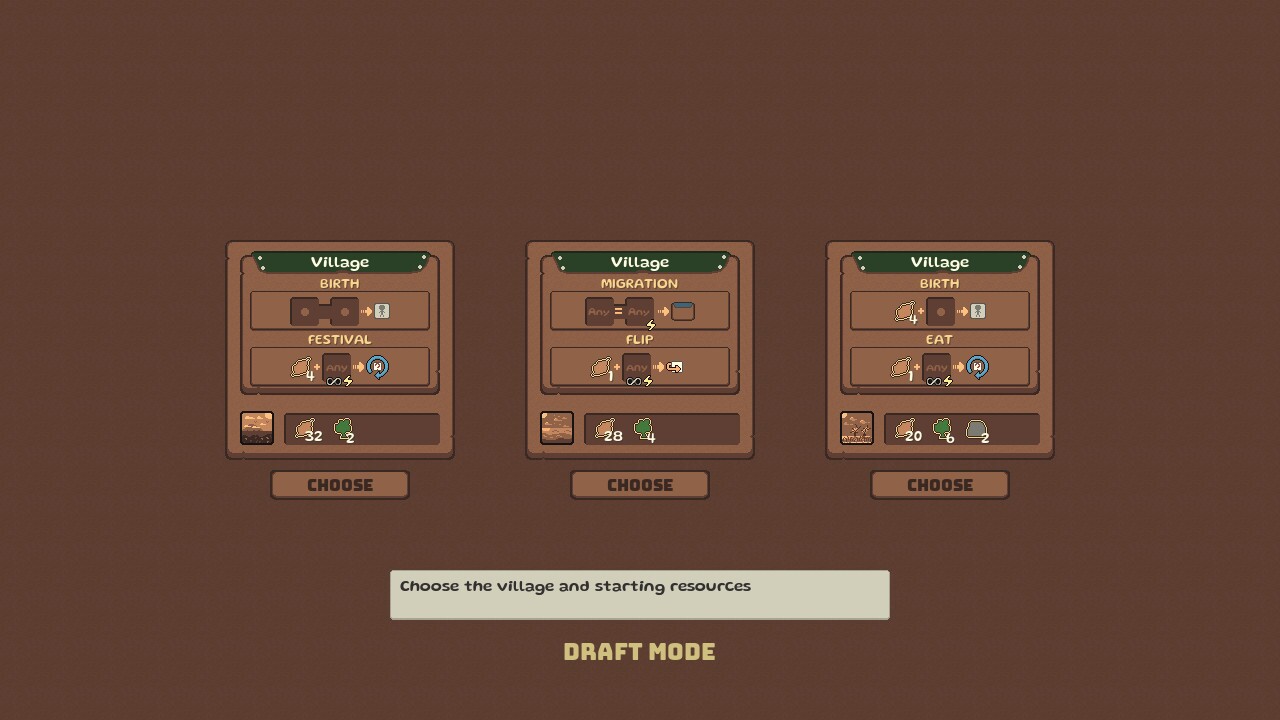Click the card-flip icon in the Flip recipe output
The width and height of the screenshot is (1280, 720).
(675, 367)
